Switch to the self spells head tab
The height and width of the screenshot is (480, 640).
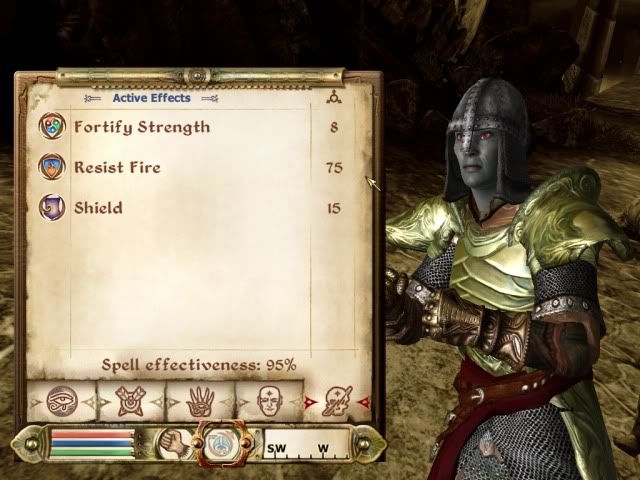click(x=268, y=402)
